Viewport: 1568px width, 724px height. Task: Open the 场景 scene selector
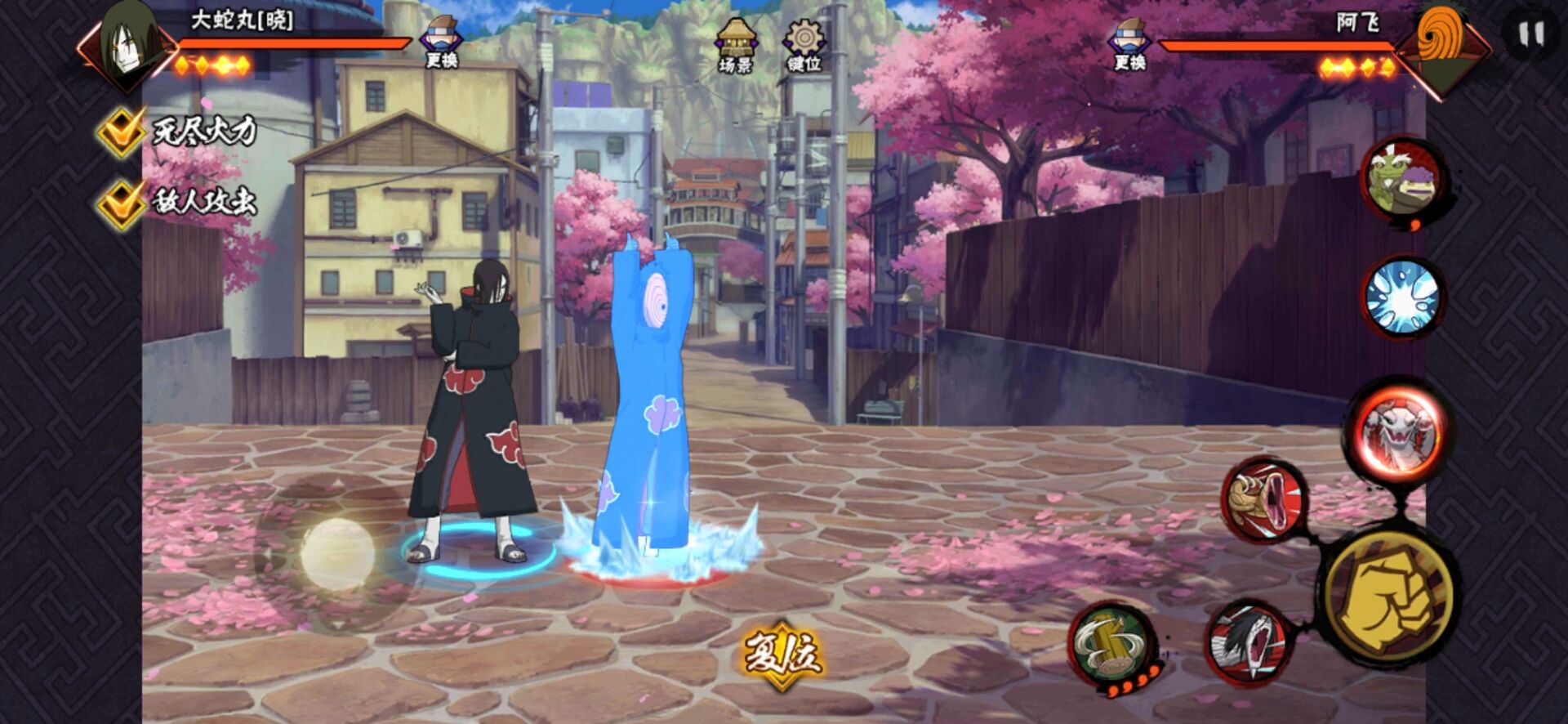click(x=735, y=47)
